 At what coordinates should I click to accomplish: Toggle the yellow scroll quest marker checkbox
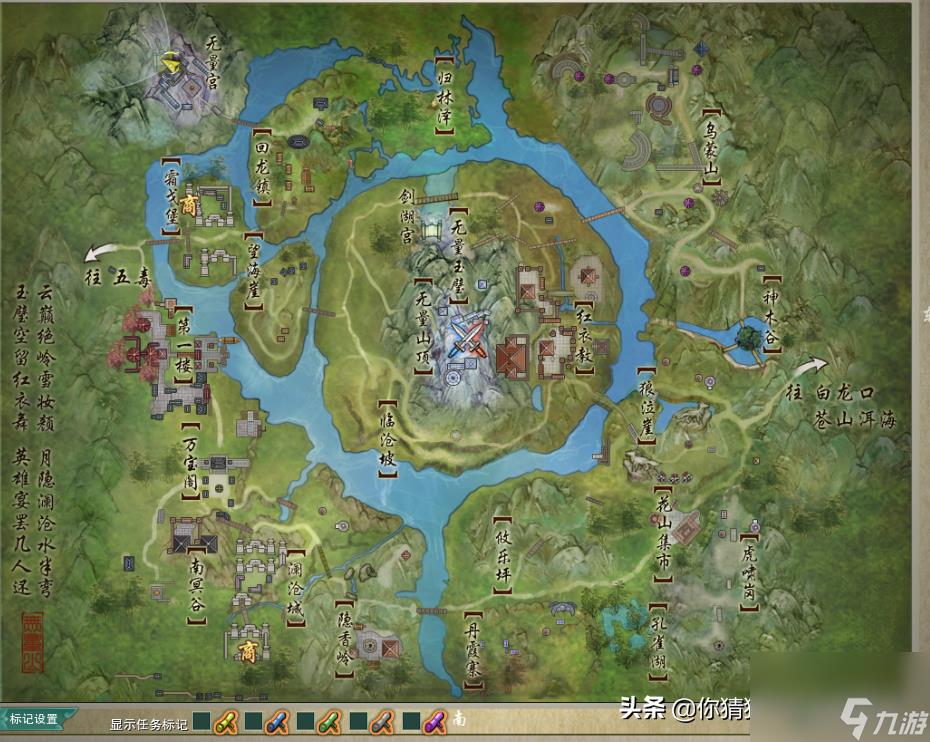click(201, 720)
